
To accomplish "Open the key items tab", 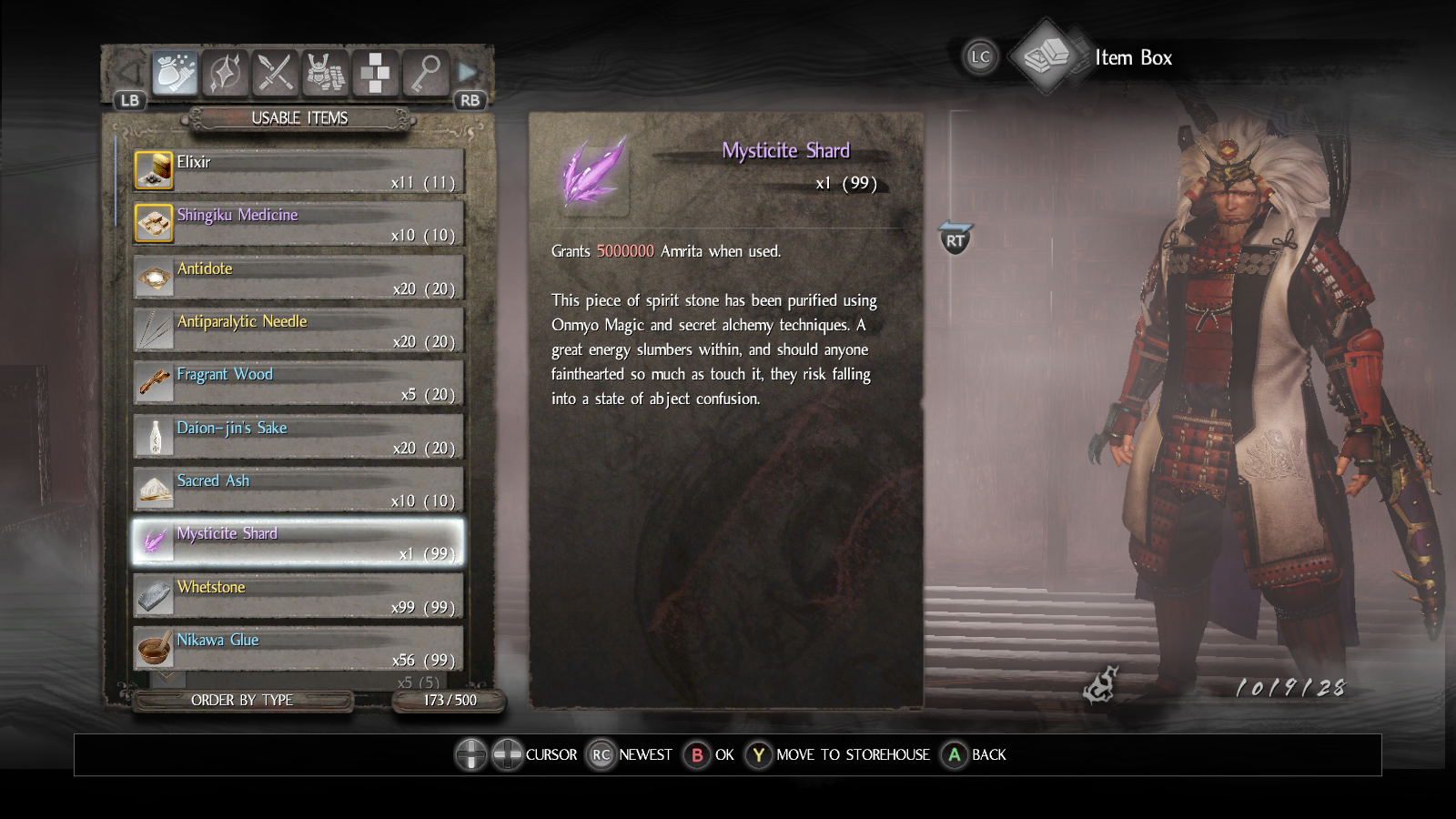I will pyautogui.click(x=425, y=73).
